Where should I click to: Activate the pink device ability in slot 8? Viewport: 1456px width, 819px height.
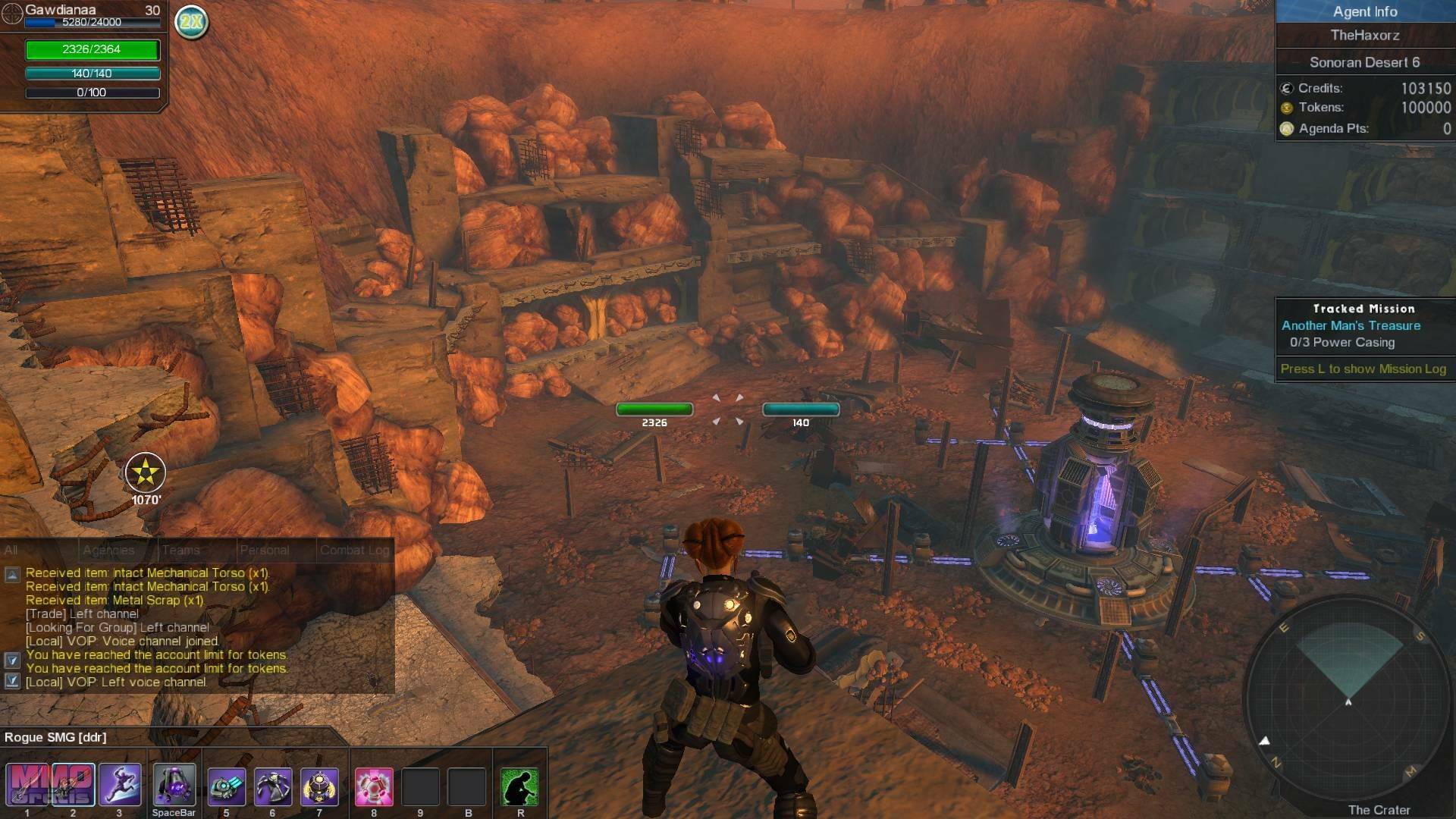coord(374,786)
